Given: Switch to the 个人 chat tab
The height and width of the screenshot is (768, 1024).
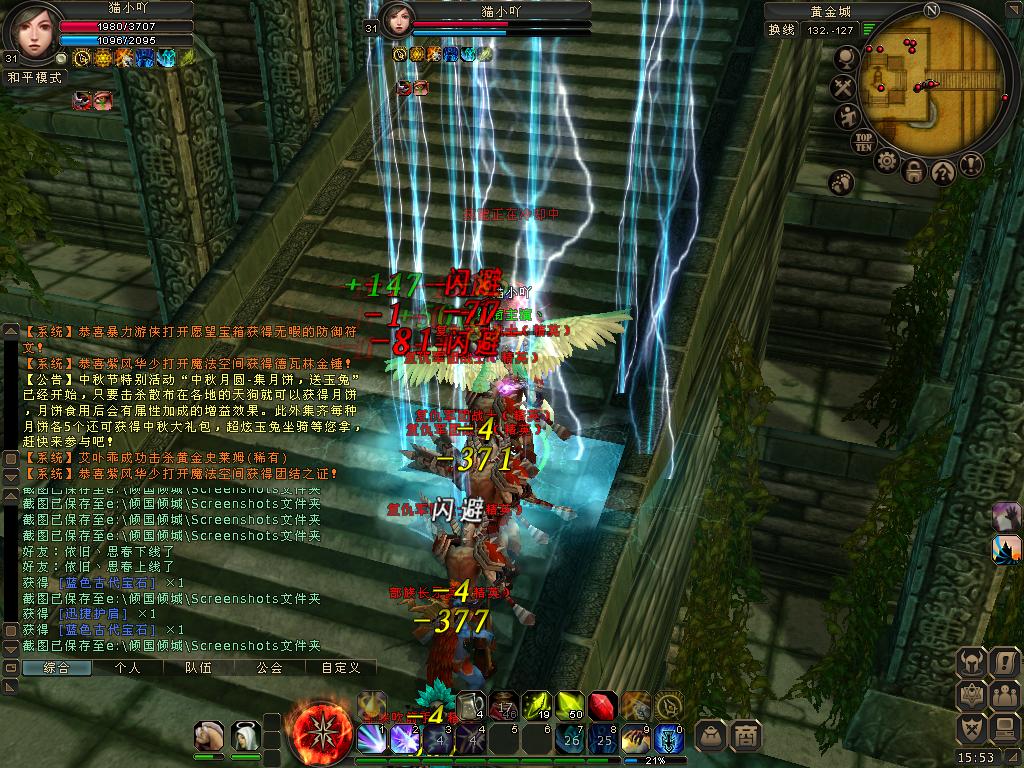Looking at the screenshot, I should pos(128,668).
